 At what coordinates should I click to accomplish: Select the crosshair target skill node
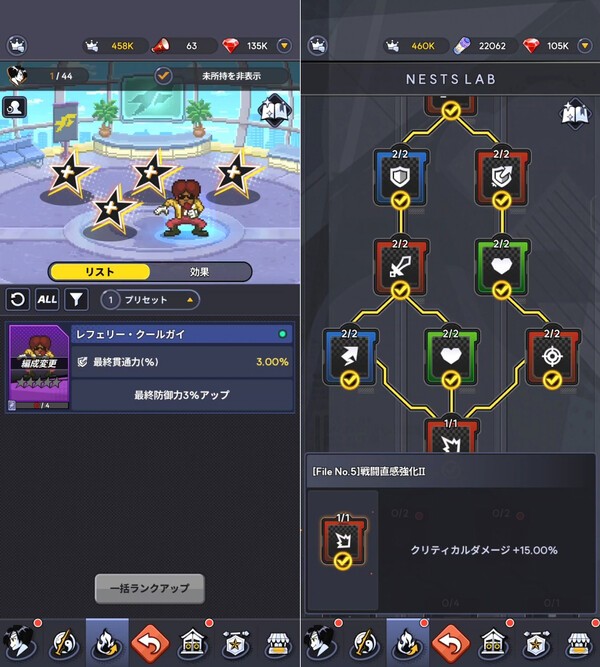pos(552,355)
